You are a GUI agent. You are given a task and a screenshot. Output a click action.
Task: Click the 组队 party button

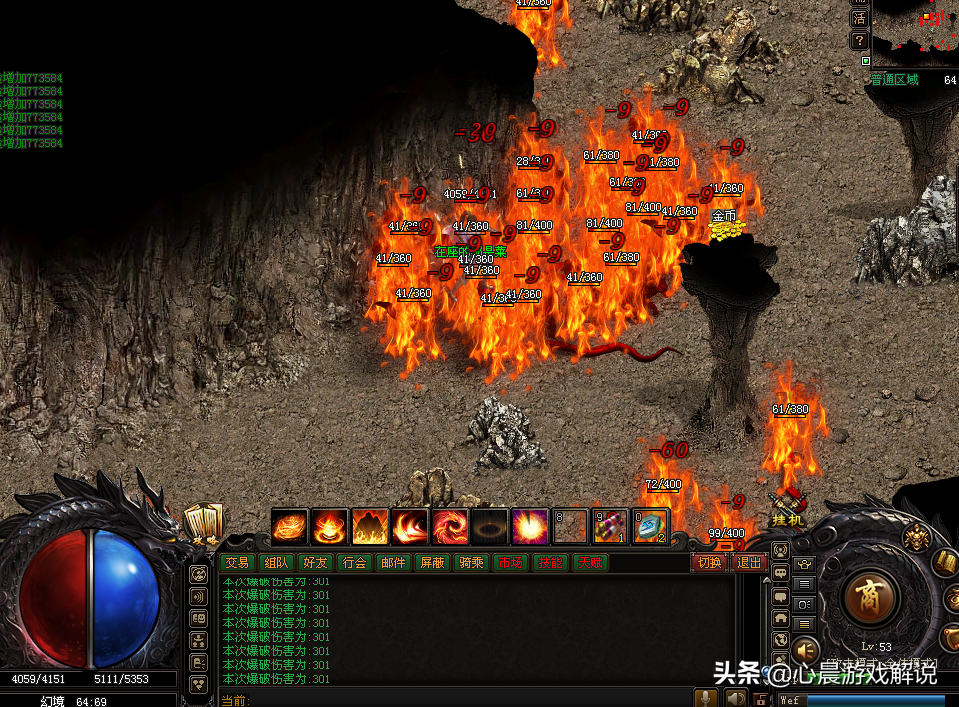(x=274, y=563)
